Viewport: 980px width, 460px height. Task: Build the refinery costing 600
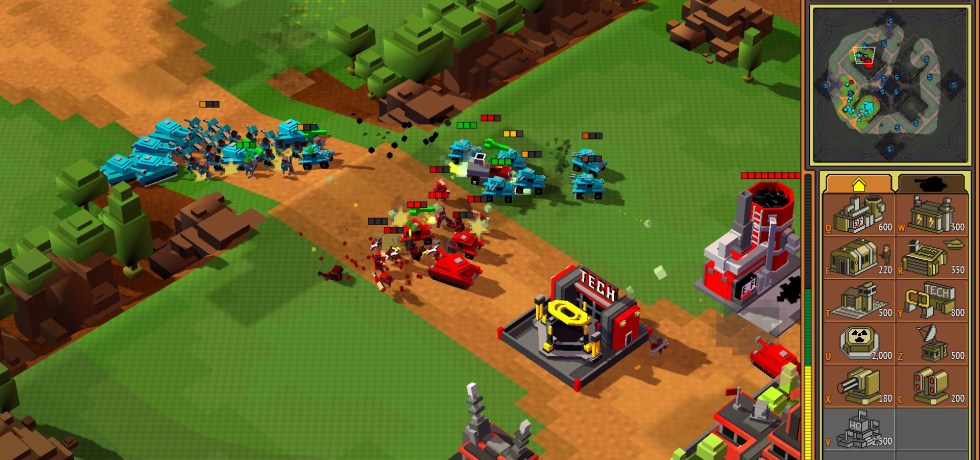(858, 214)
